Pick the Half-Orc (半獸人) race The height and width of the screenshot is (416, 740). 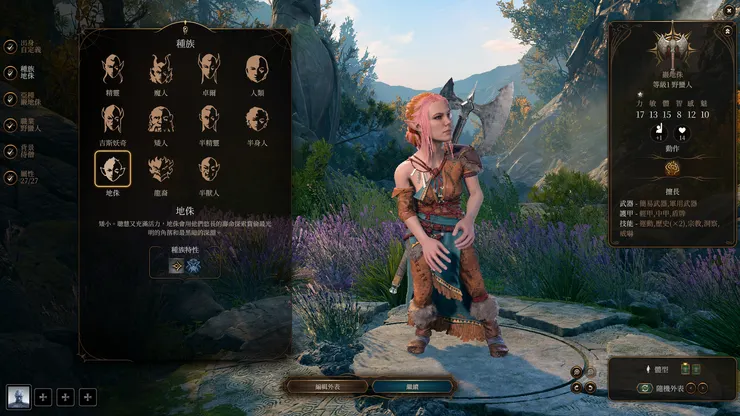(x=209, y=169)
